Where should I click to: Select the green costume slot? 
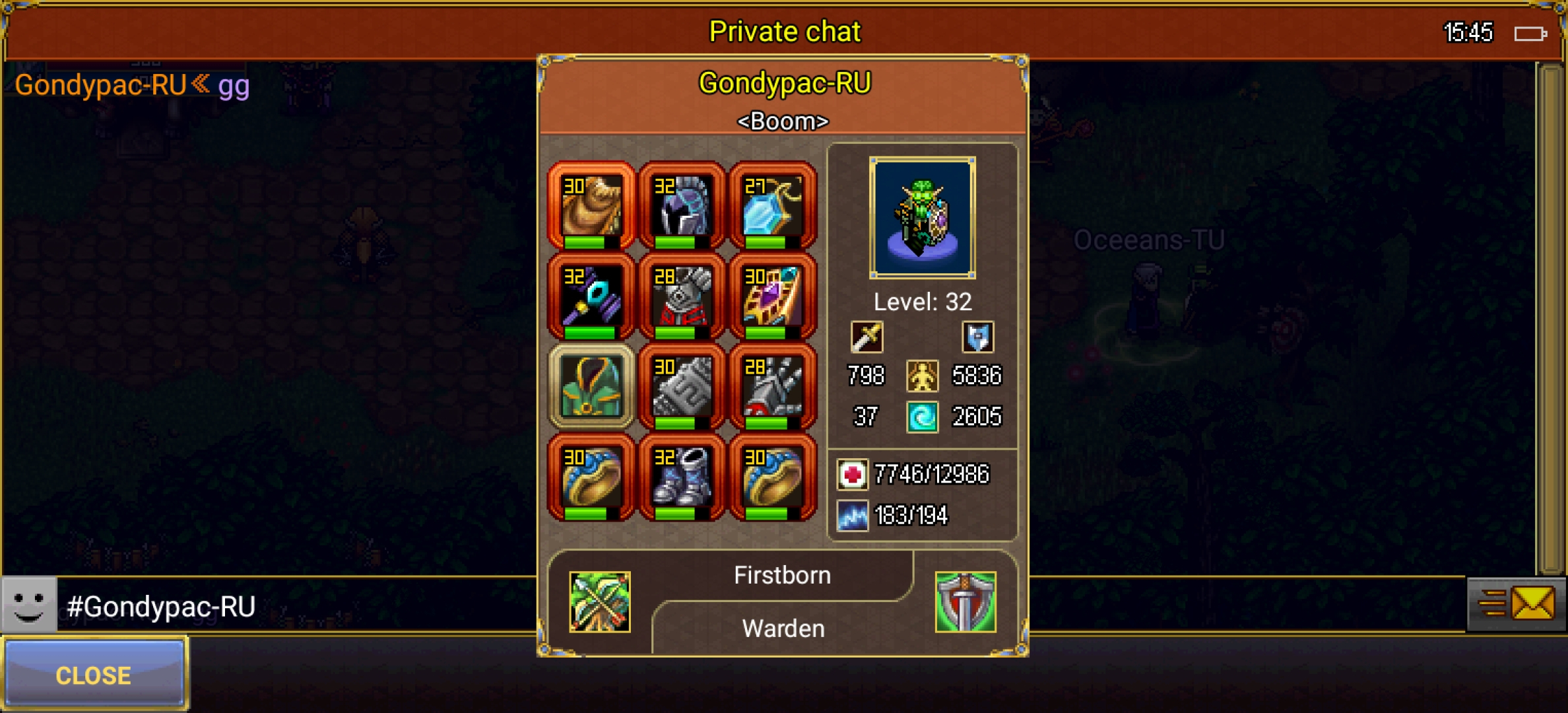tap(591, 387)
